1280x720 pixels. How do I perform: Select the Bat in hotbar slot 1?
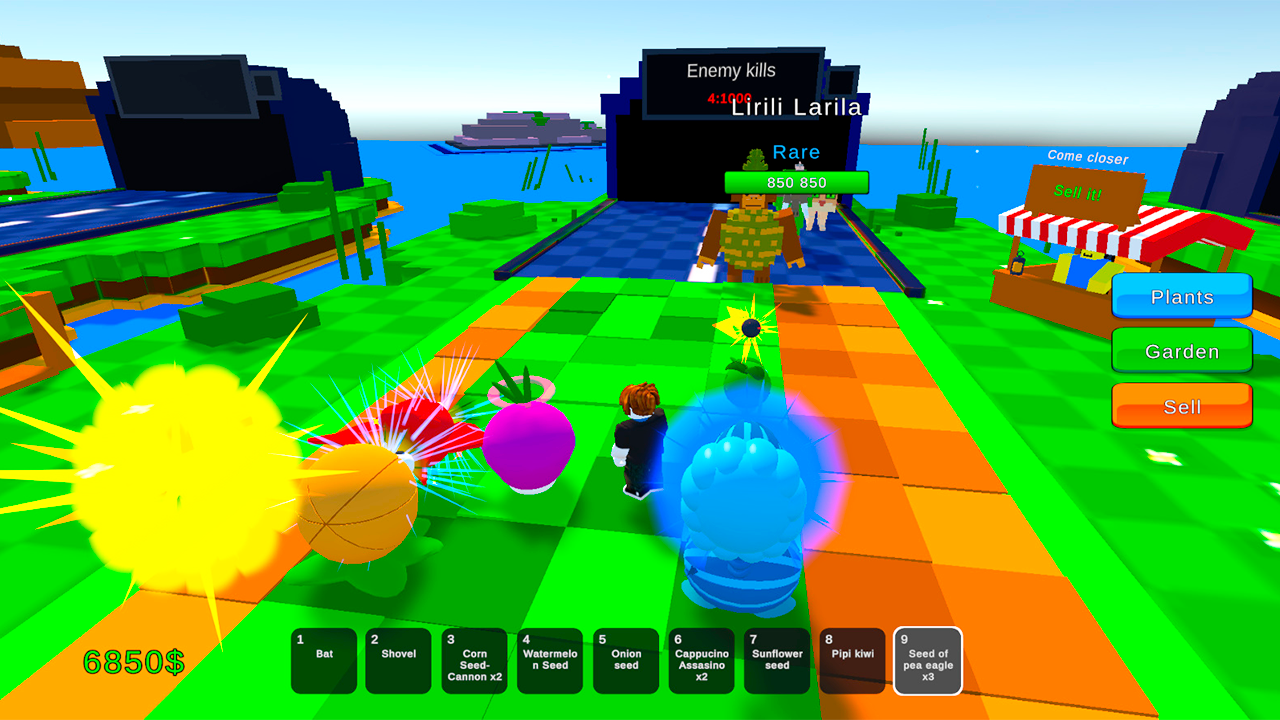[x=323, y=661]
